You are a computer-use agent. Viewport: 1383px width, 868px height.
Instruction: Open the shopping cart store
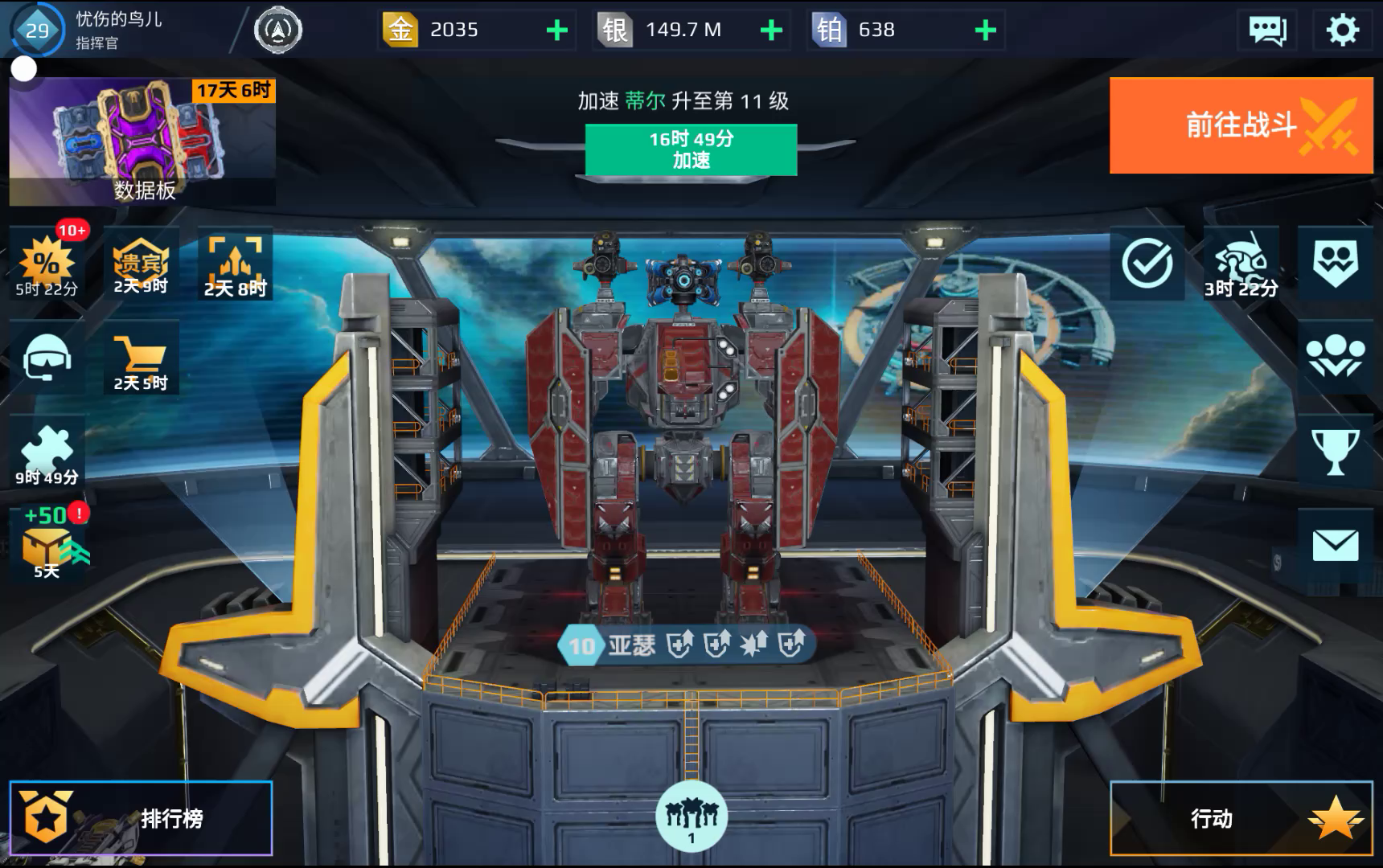[141, 358]
